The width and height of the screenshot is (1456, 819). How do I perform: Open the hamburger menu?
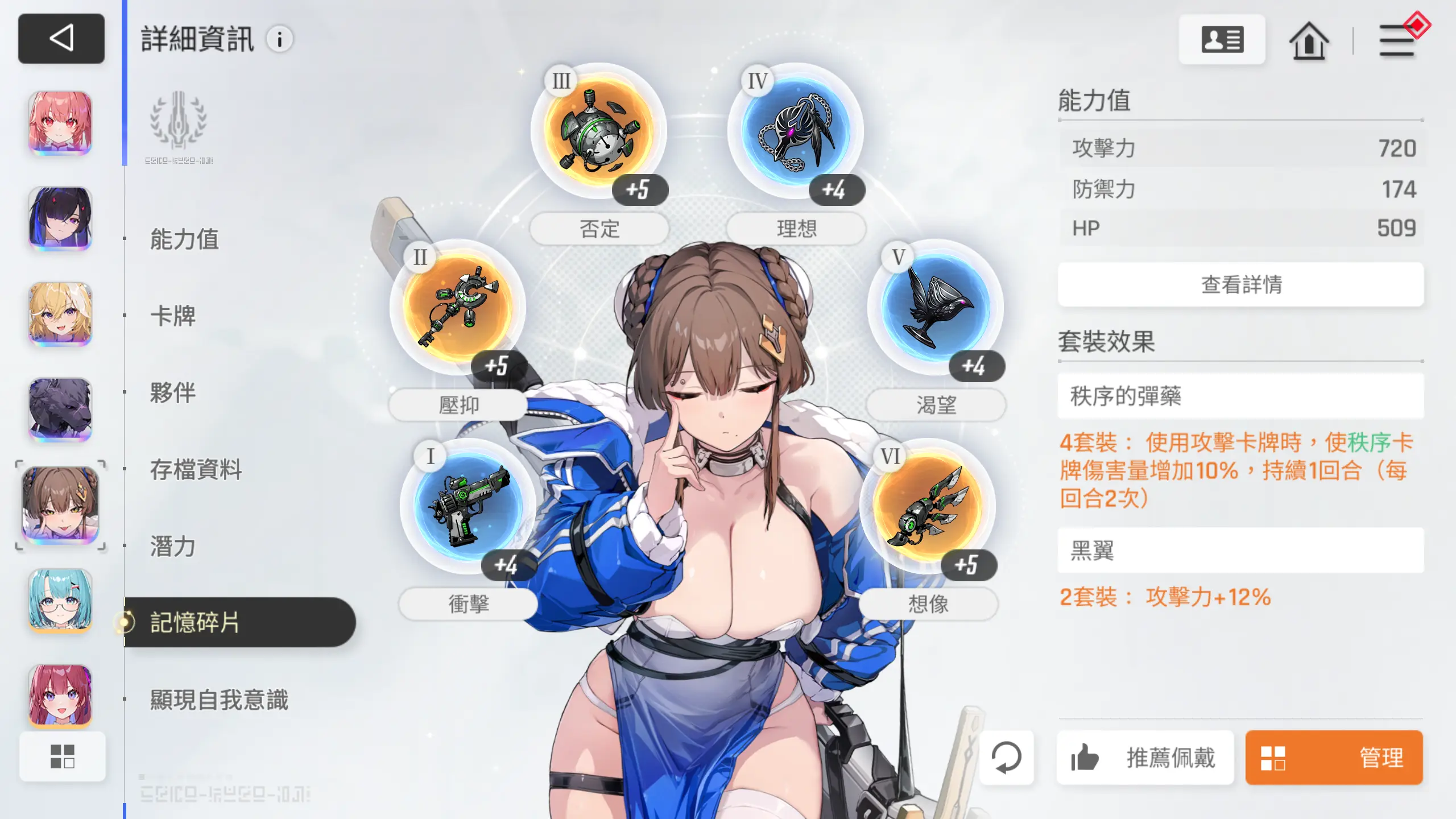pyautogui.click(x=1396, y=40)
